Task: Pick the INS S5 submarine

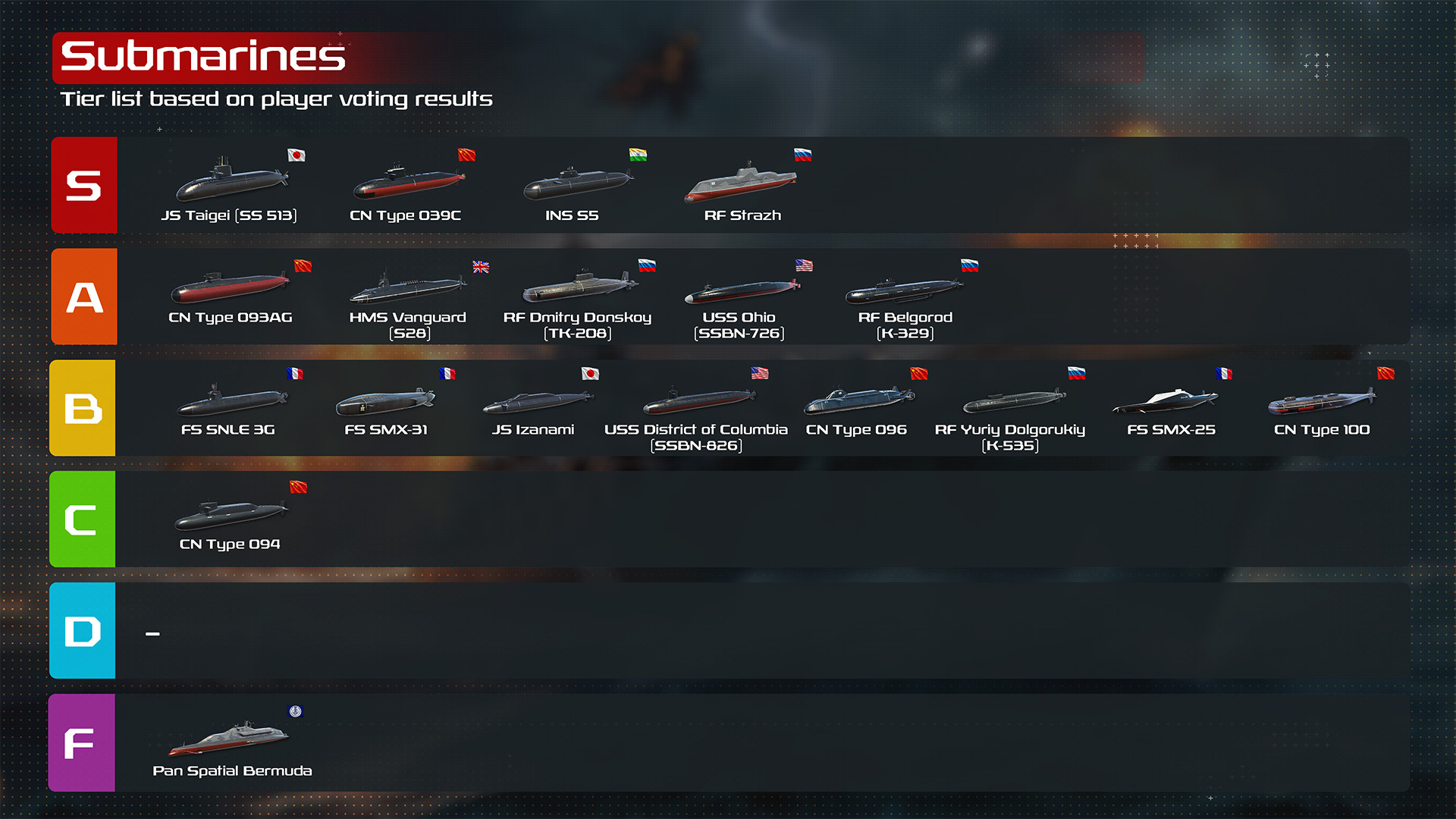Action: click(577, 184)
